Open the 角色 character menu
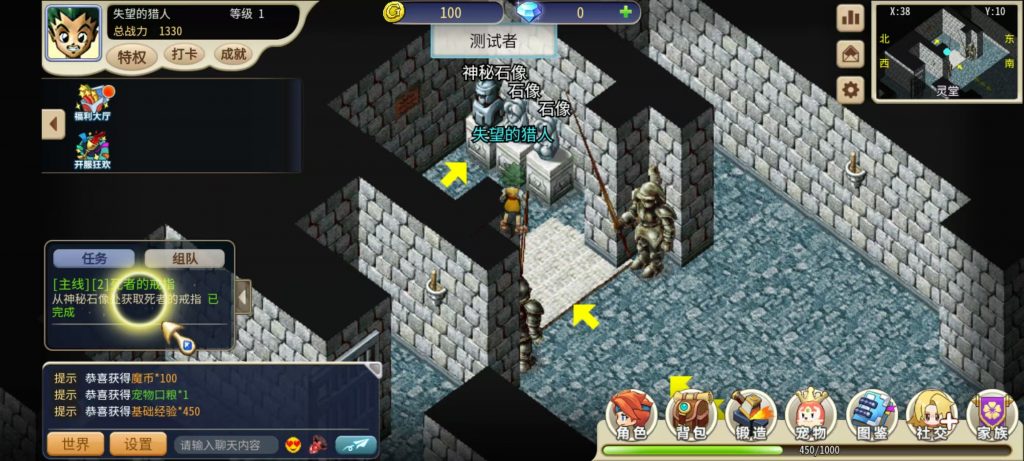This screenshot has width=1024, height=461. [x=632, y=416]
